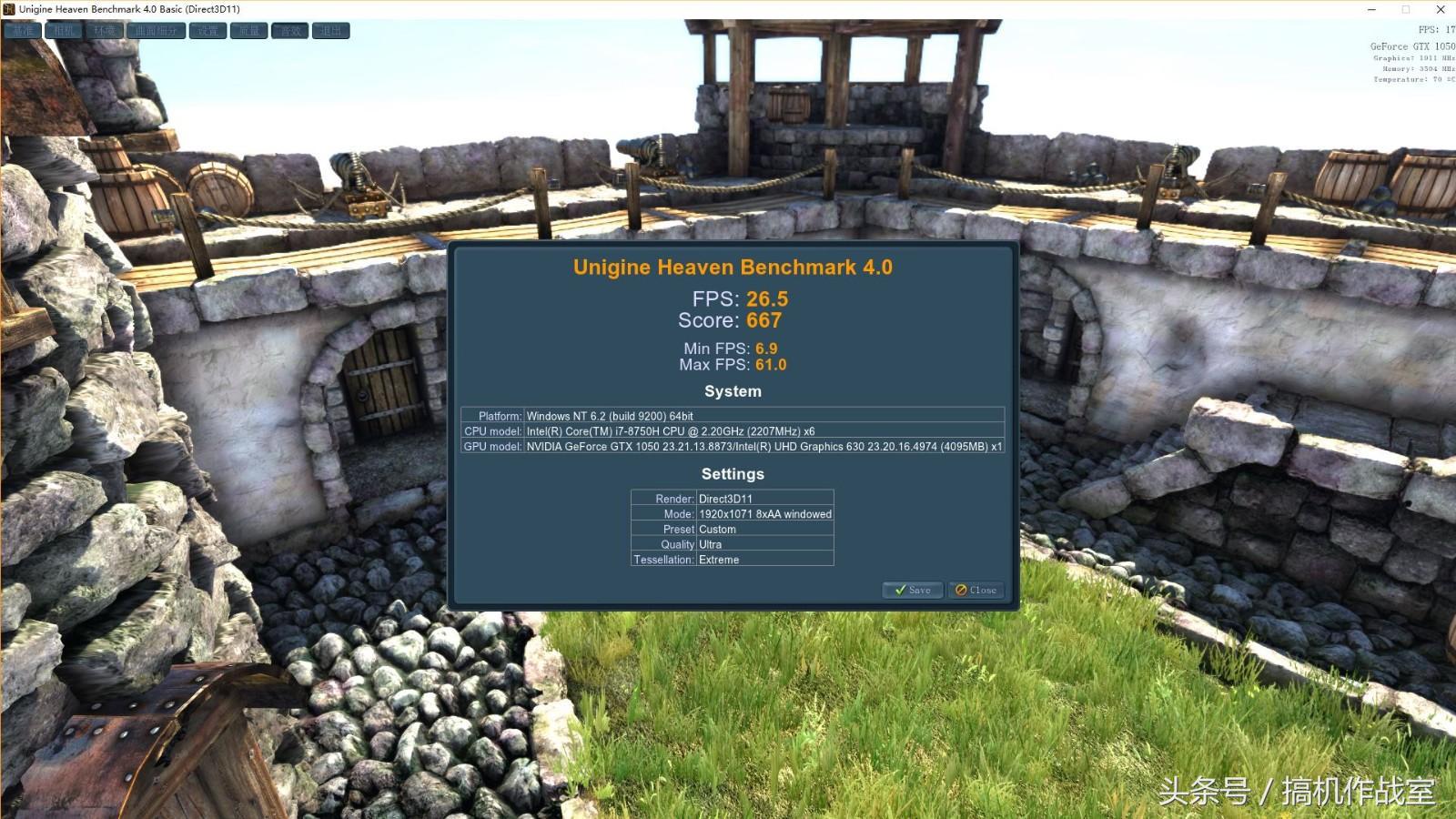The width and height of the screenshot is (1456, 819).
Task: Open the 相机 (Camera) toolbar option
Action: click(65, 31)
